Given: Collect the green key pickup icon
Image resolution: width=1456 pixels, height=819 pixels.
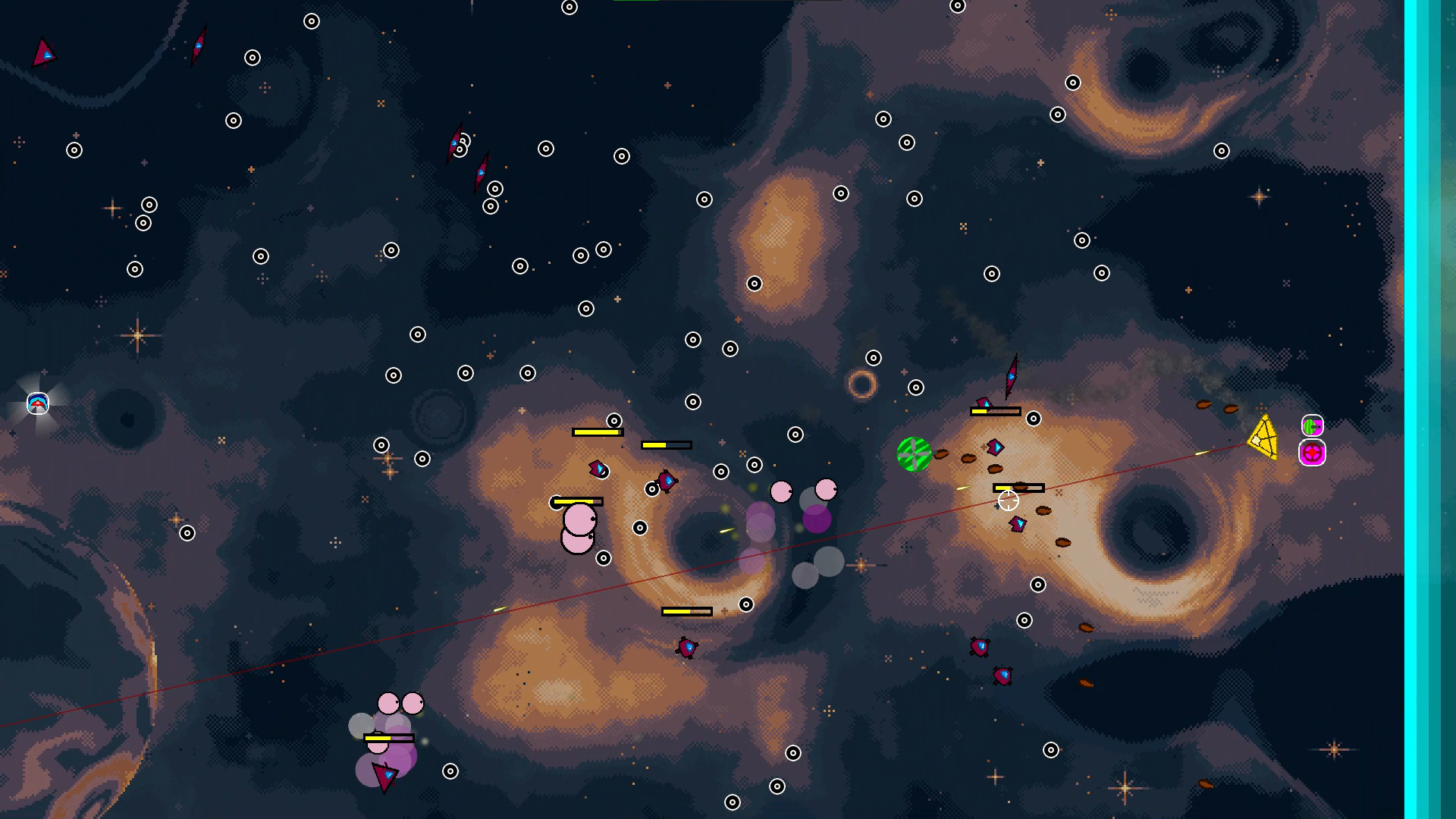Looking at the screenshot, I should coord(1311,425).
